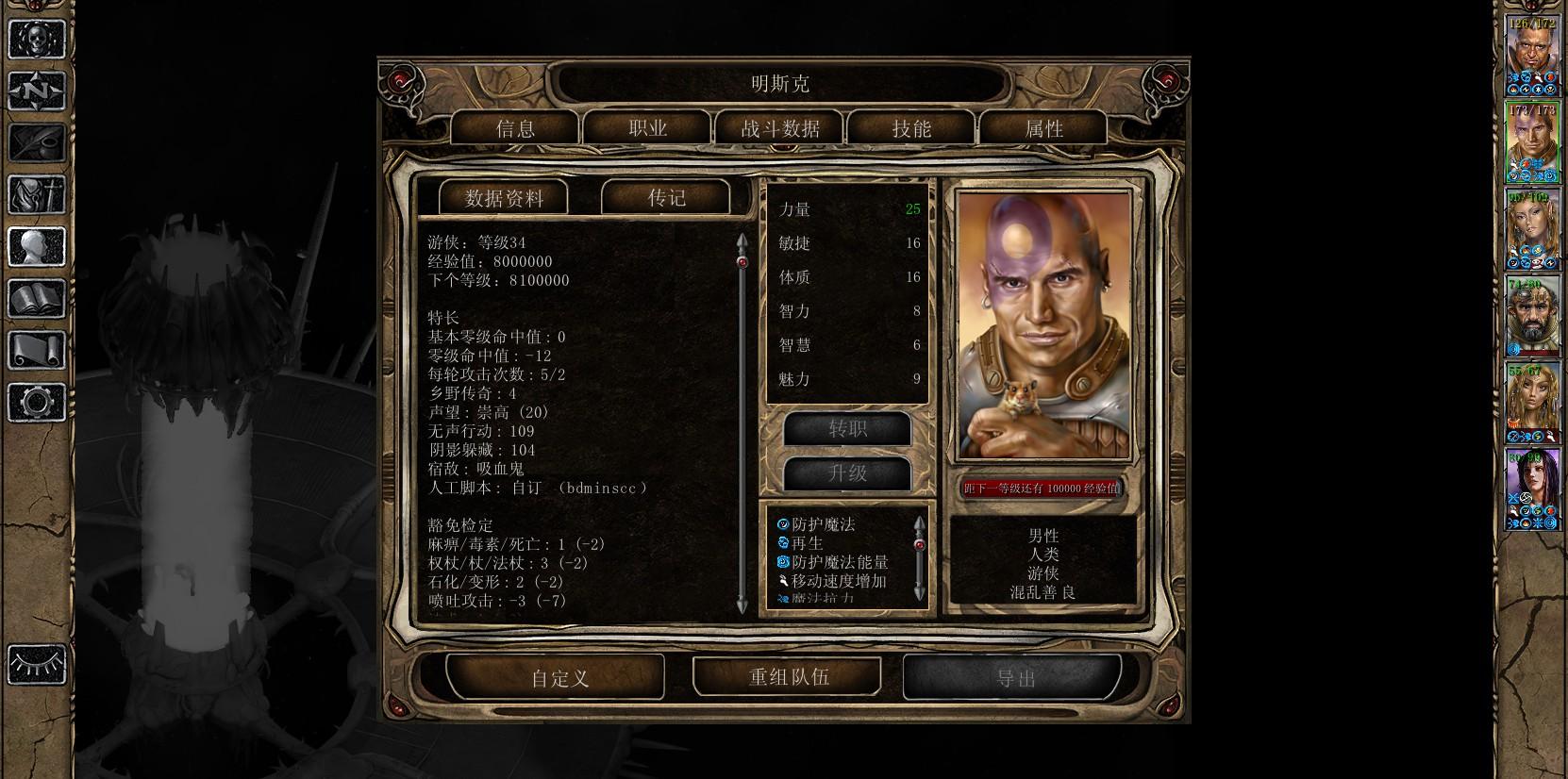Click the red knob on the effects scrollbar
Viewport: 1568px width, 779px height.
pos(919,545)
